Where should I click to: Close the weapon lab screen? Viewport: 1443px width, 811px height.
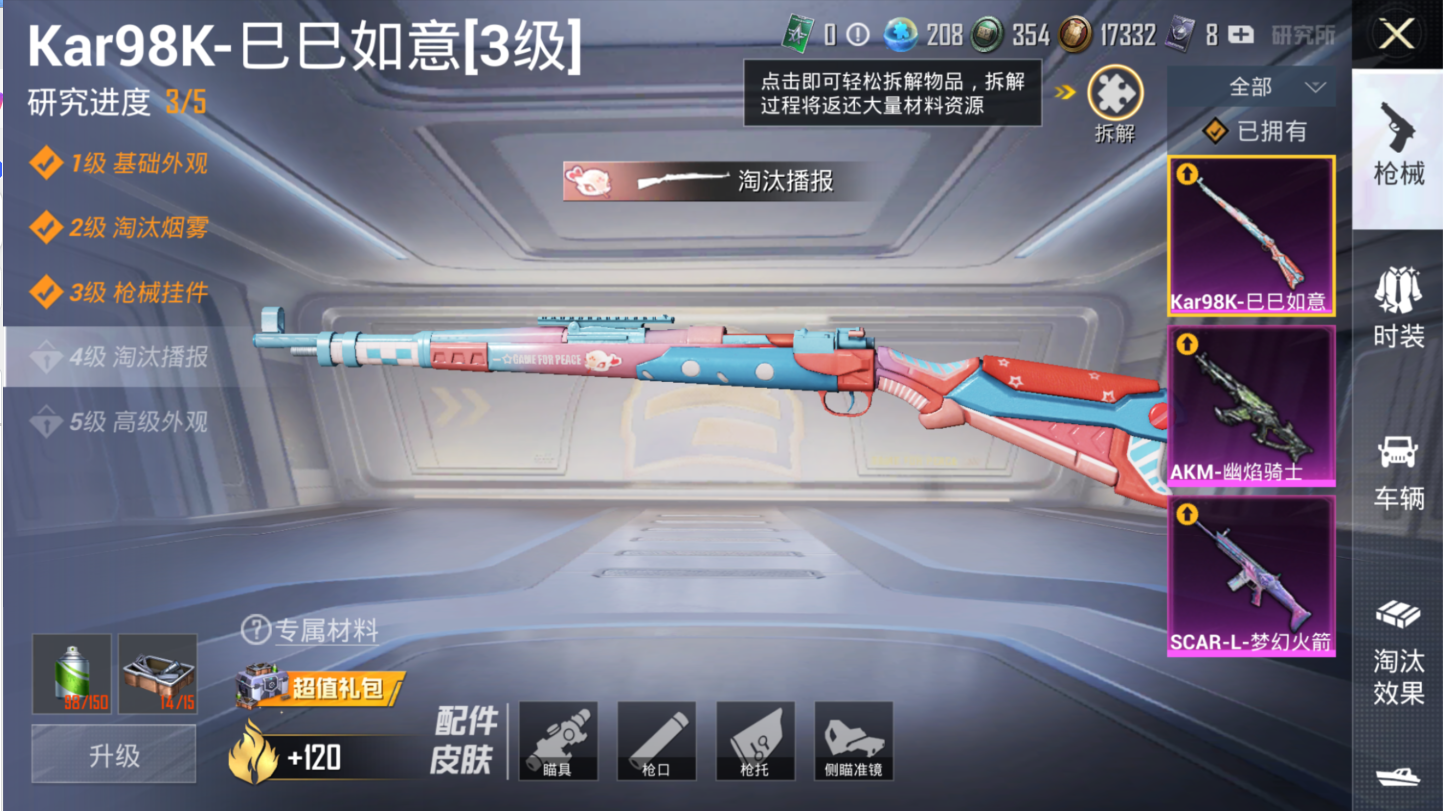coord(1396,35)
